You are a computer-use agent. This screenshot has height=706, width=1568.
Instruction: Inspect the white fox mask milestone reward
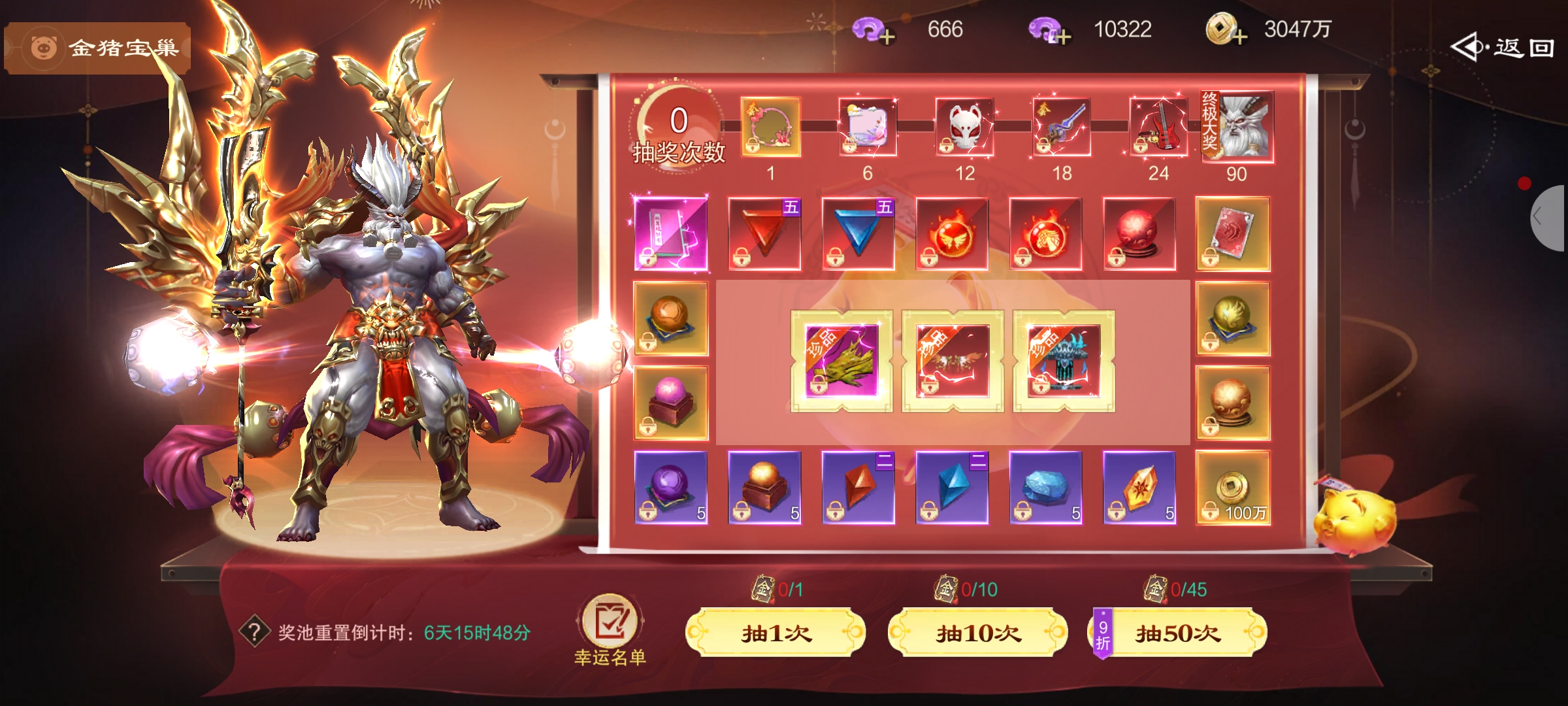click(x=965, y=127)
